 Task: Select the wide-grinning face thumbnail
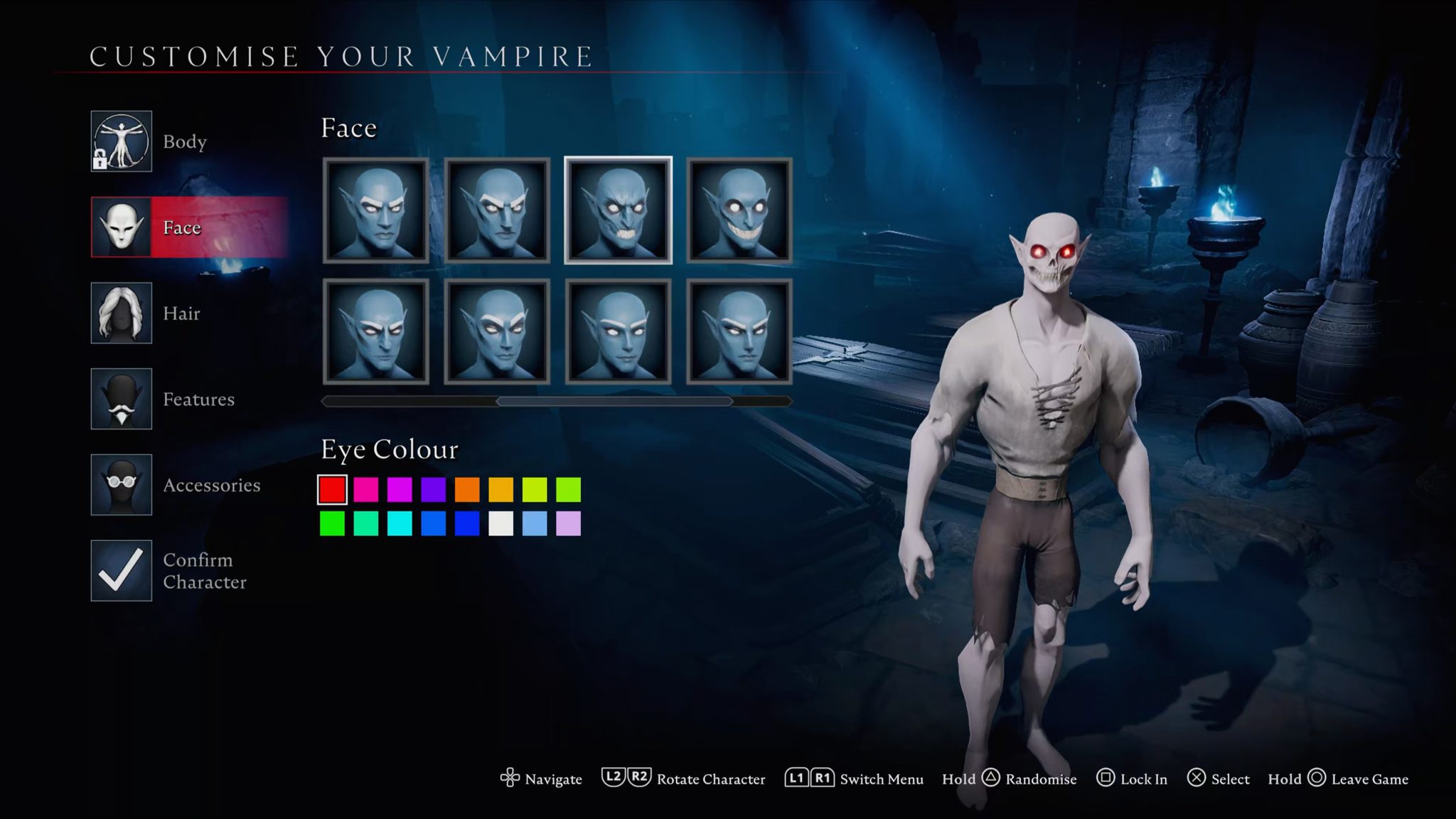coord(739,210)
